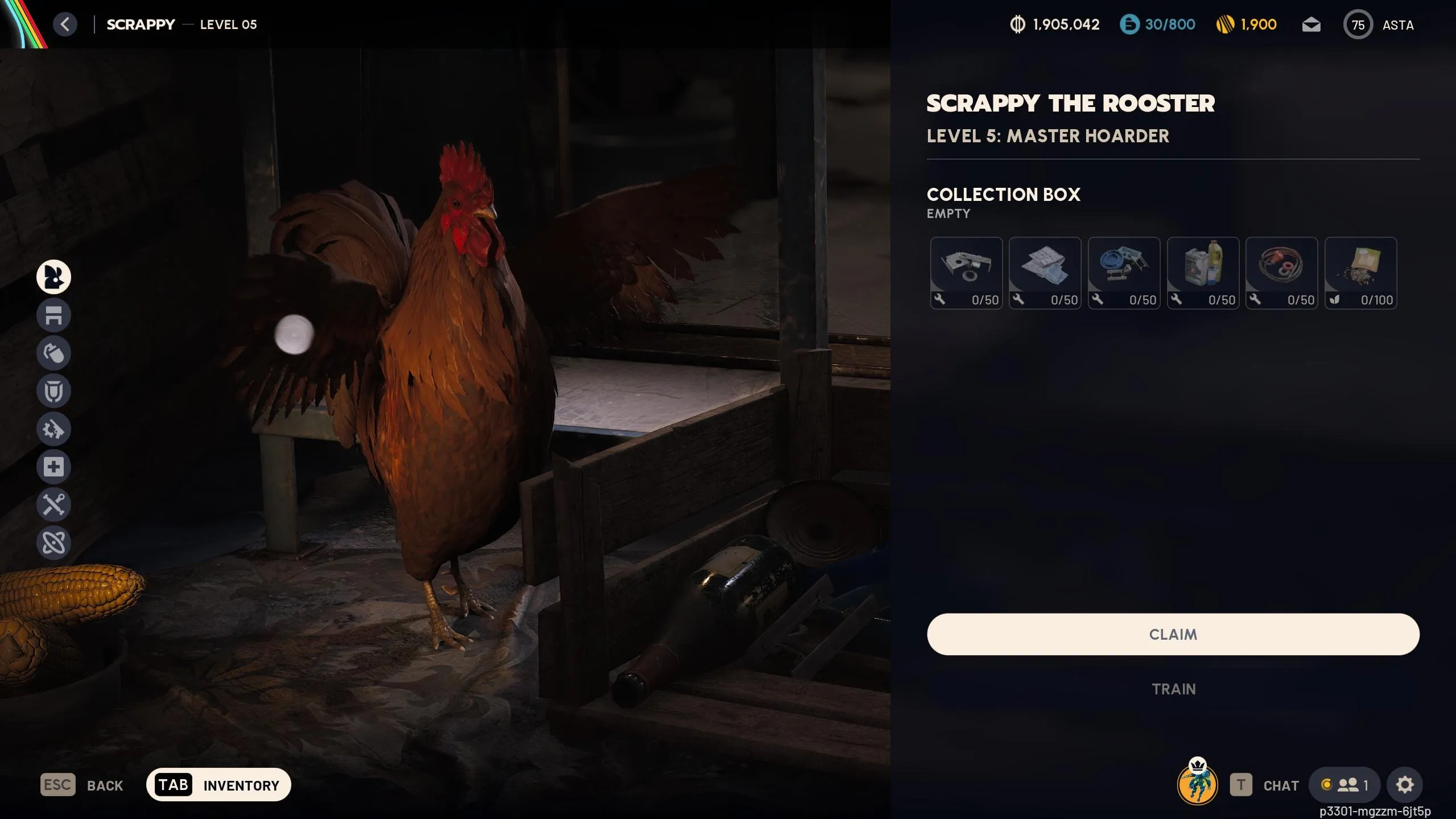
Task: Select the chemicals canister and bottle slot
Action: coord(1203,273)
